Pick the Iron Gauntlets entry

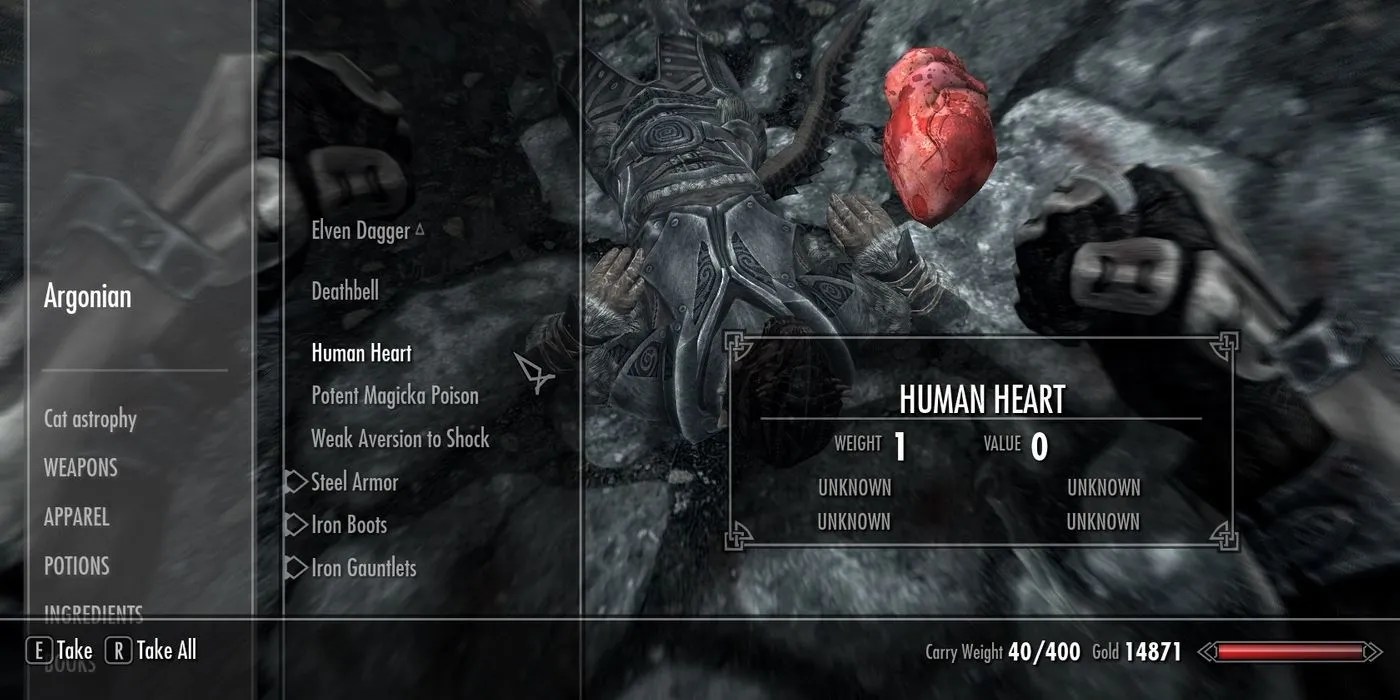point(363,568)
